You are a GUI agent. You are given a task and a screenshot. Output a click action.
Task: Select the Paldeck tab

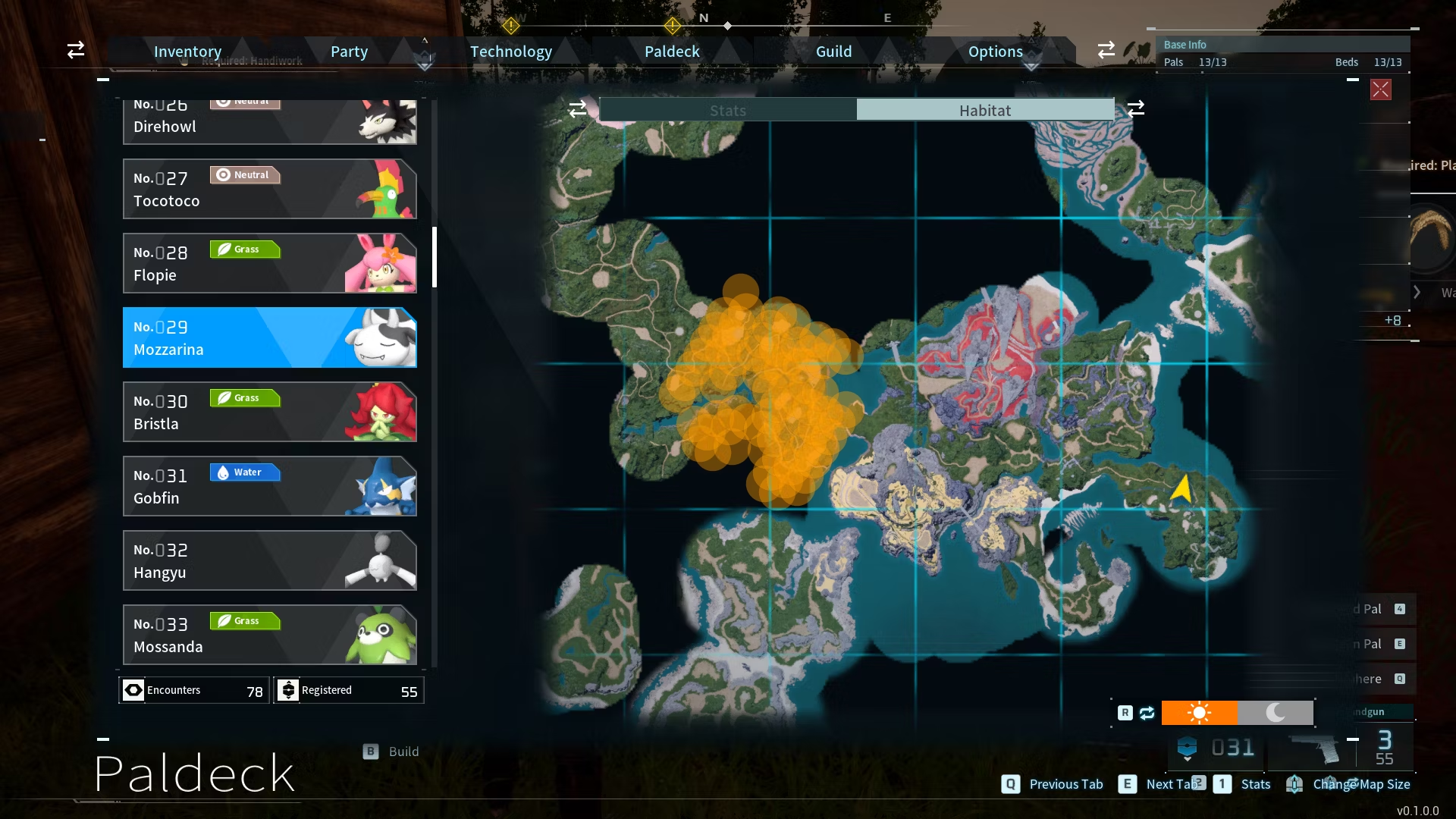672,52
